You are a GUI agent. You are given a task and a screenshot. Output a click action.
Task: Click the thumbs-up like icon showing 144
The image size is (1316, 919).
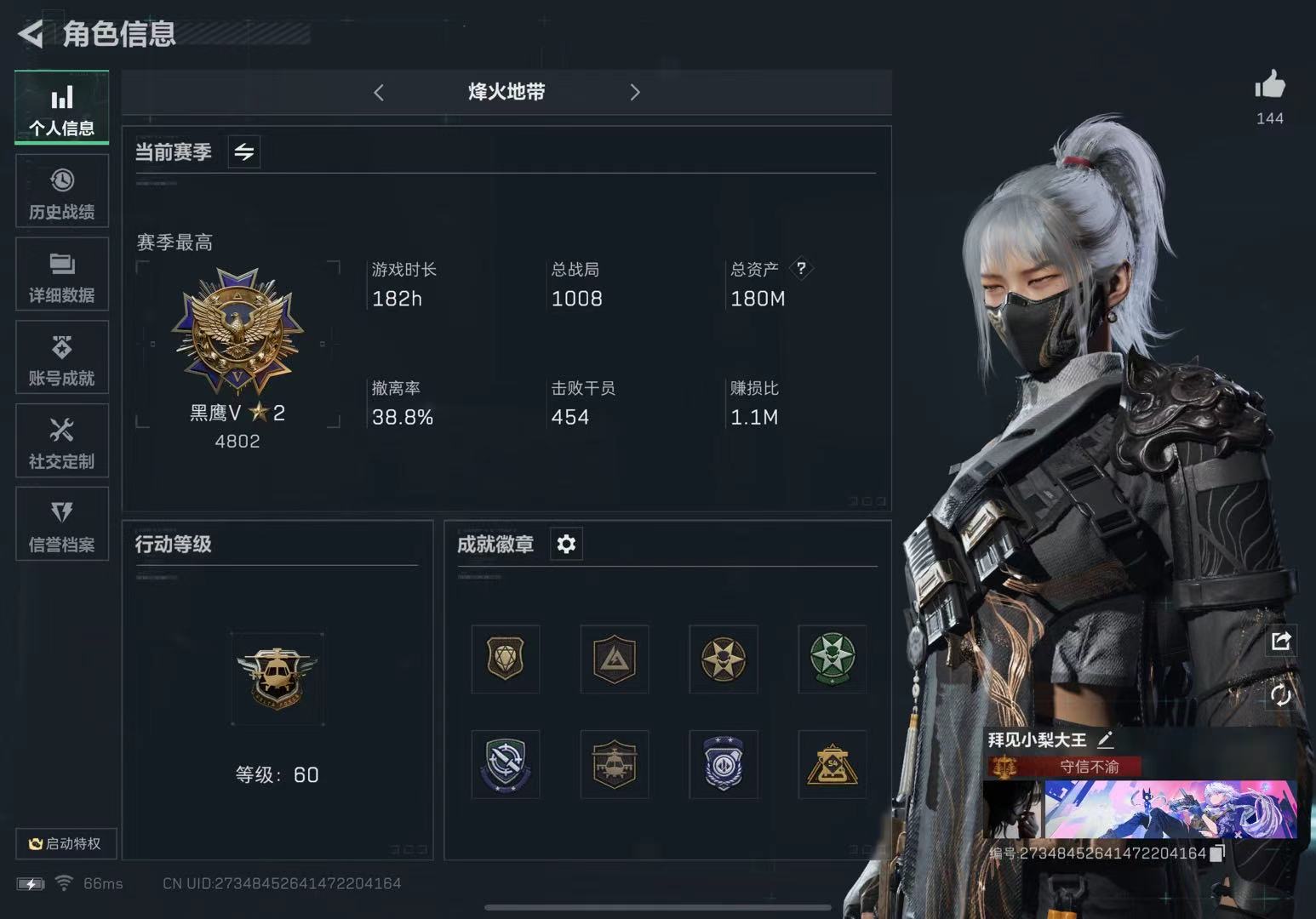[1269, 85]
